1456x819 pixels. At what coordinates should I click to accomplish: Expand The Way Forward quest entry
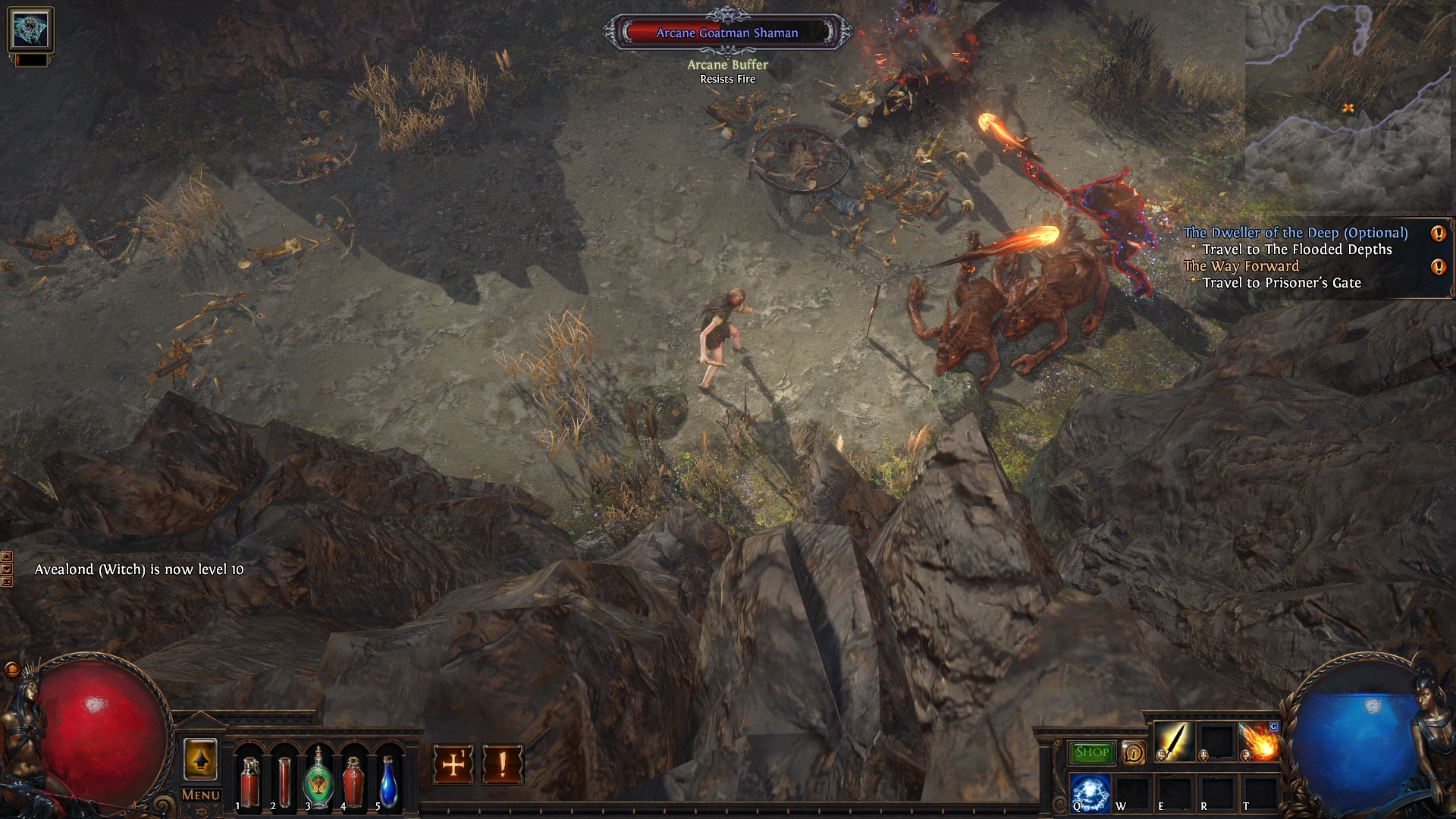1243,266
